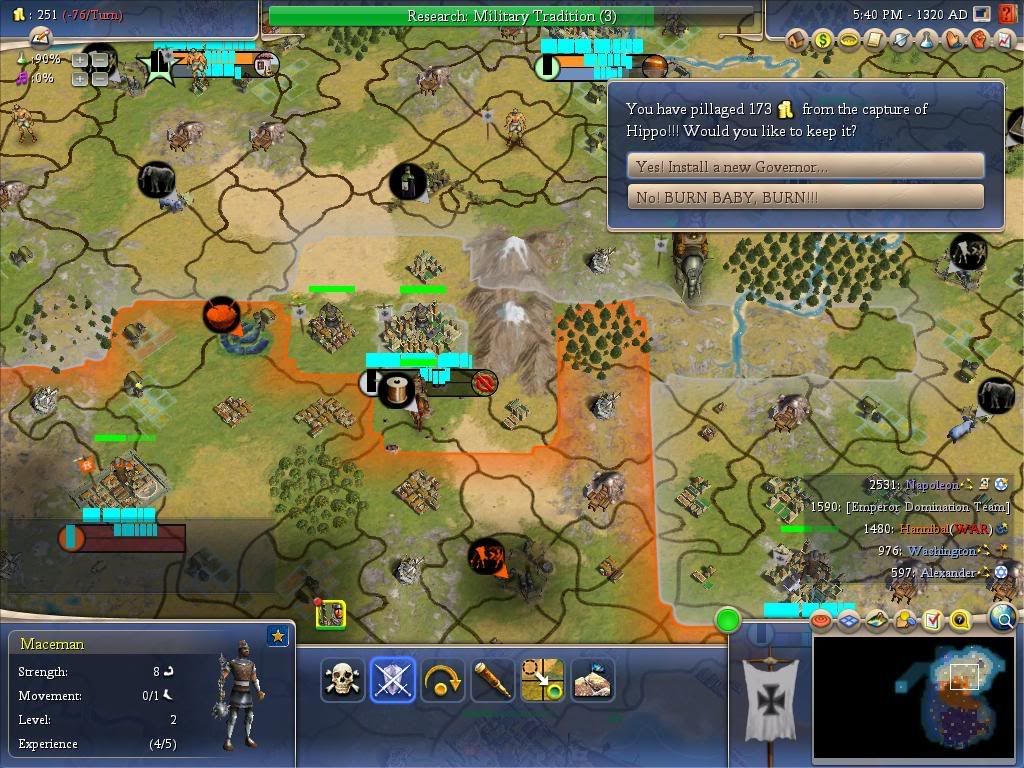This screenshot has height=768, width=1024.
Task: Open the Research: Military Tradition bar
Action: point(512,16)
